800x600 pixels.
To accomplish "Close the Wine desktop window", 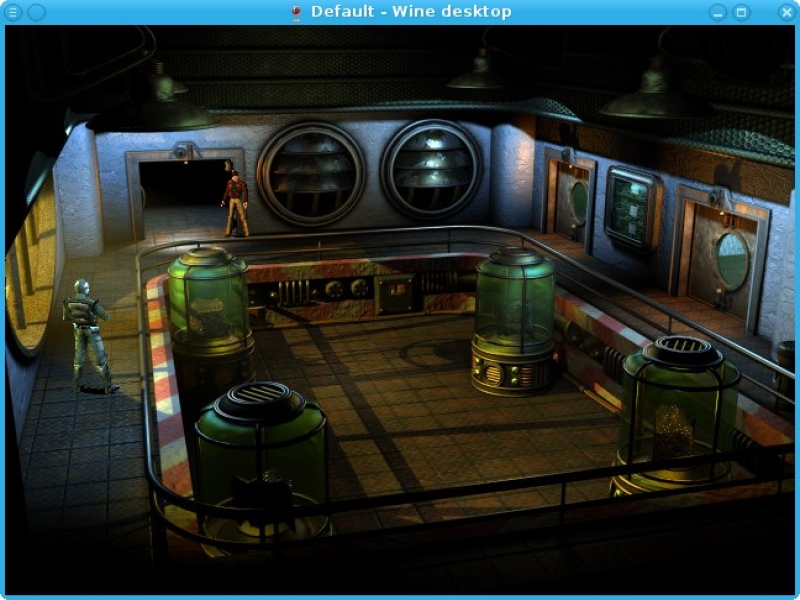I will (786, 12).
